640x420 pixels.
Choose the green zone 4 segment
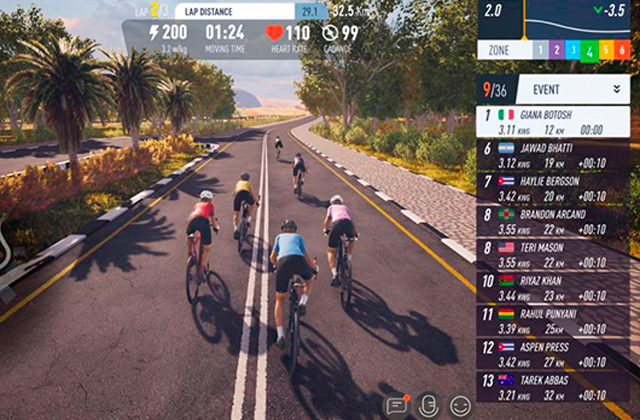(591, 50)
